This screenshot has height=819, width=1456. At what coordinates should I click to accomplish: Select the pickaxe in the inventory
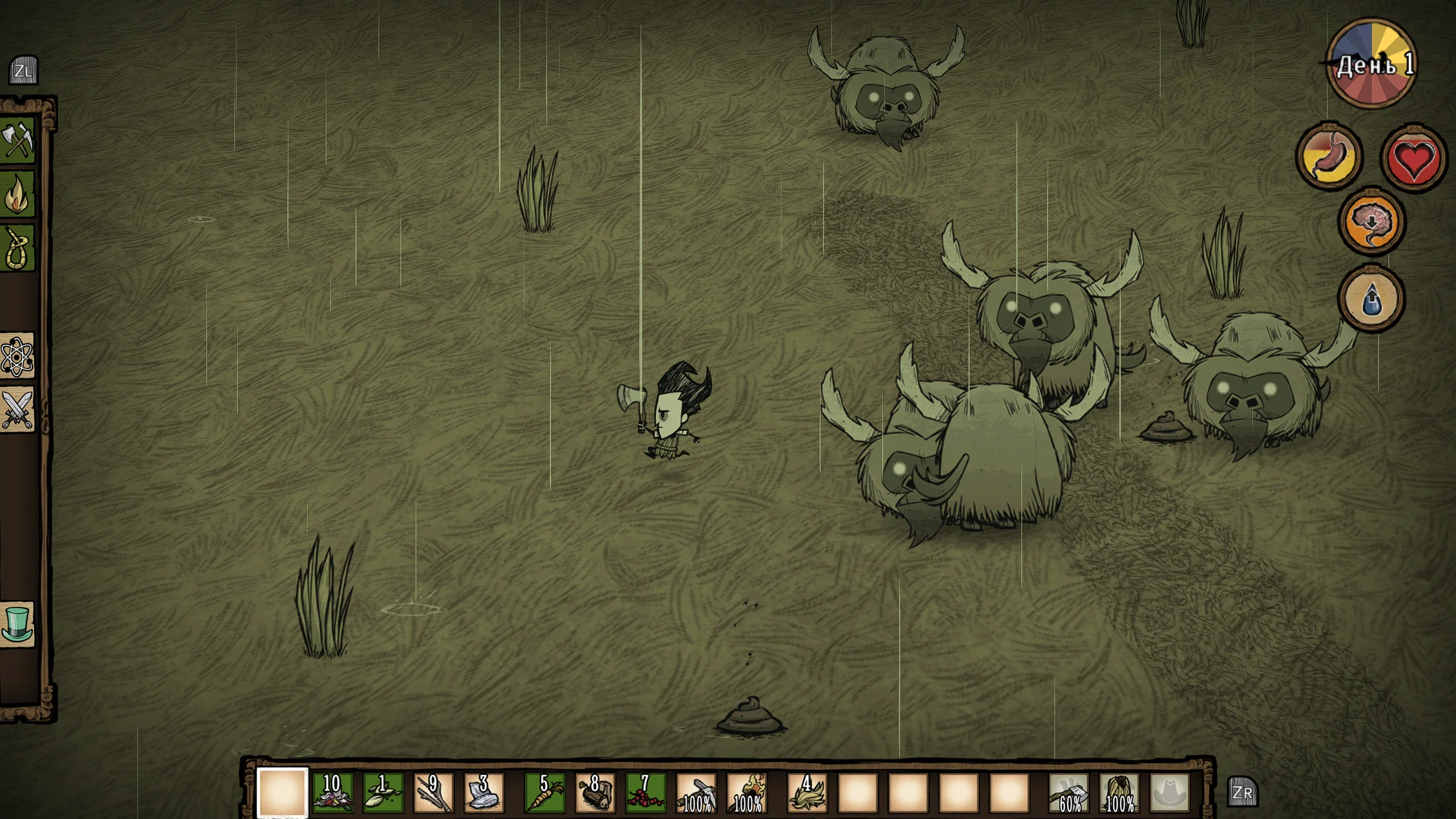[x=696, y=792]
